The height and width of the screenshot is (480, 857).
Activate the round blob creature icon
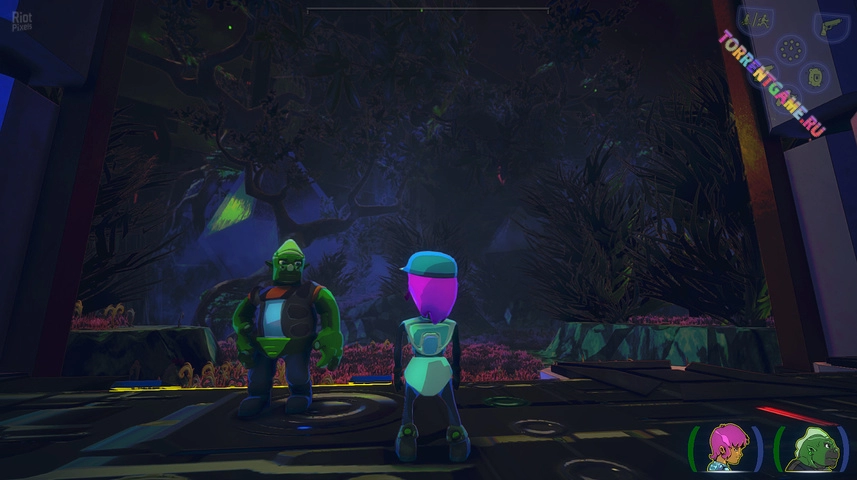point(814,76)
